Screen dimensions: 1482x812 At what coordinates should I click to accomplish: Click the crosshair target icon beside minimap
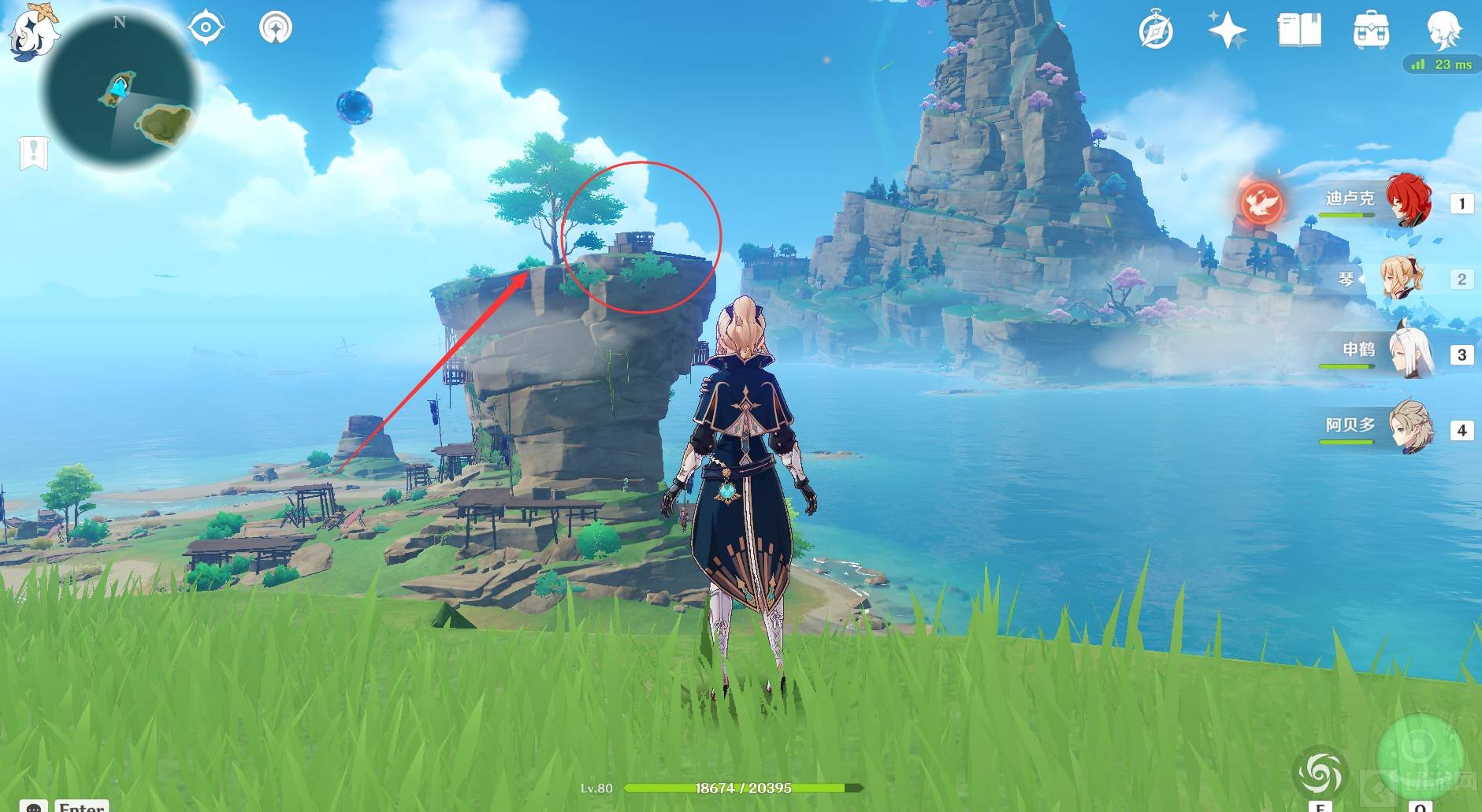[x=206, y=28]
